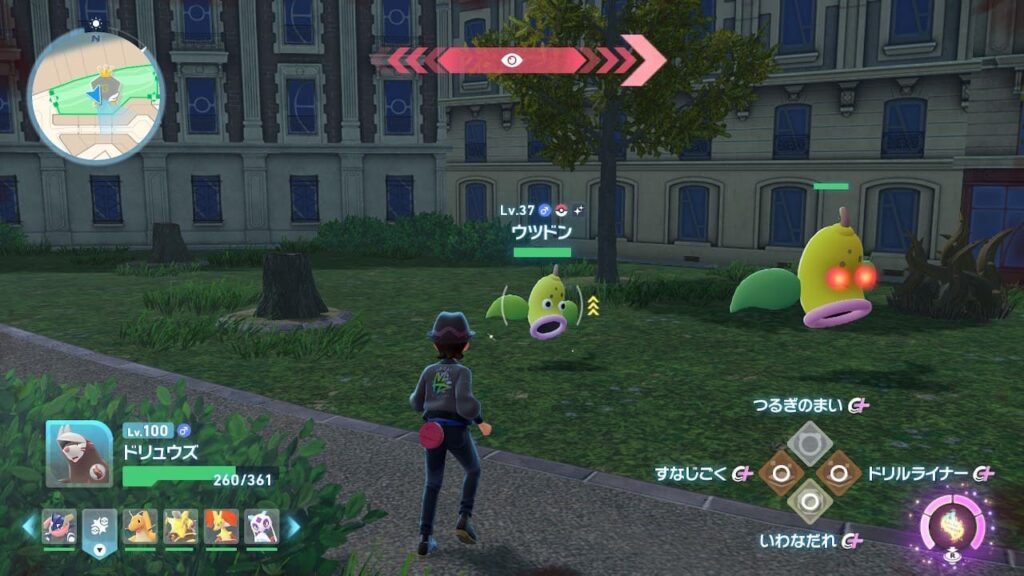Click the party bar's left arrow
Screen dimensions: 1024x576
[29, 526]
